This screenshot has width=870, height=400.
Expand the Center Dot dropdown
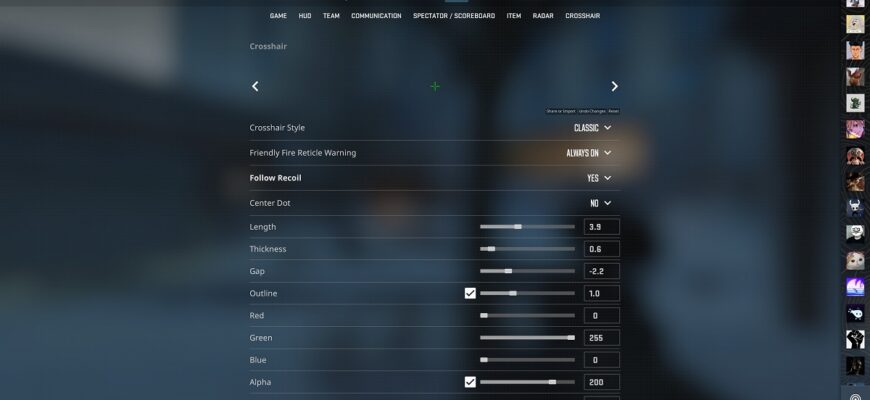tap(600, 203)
